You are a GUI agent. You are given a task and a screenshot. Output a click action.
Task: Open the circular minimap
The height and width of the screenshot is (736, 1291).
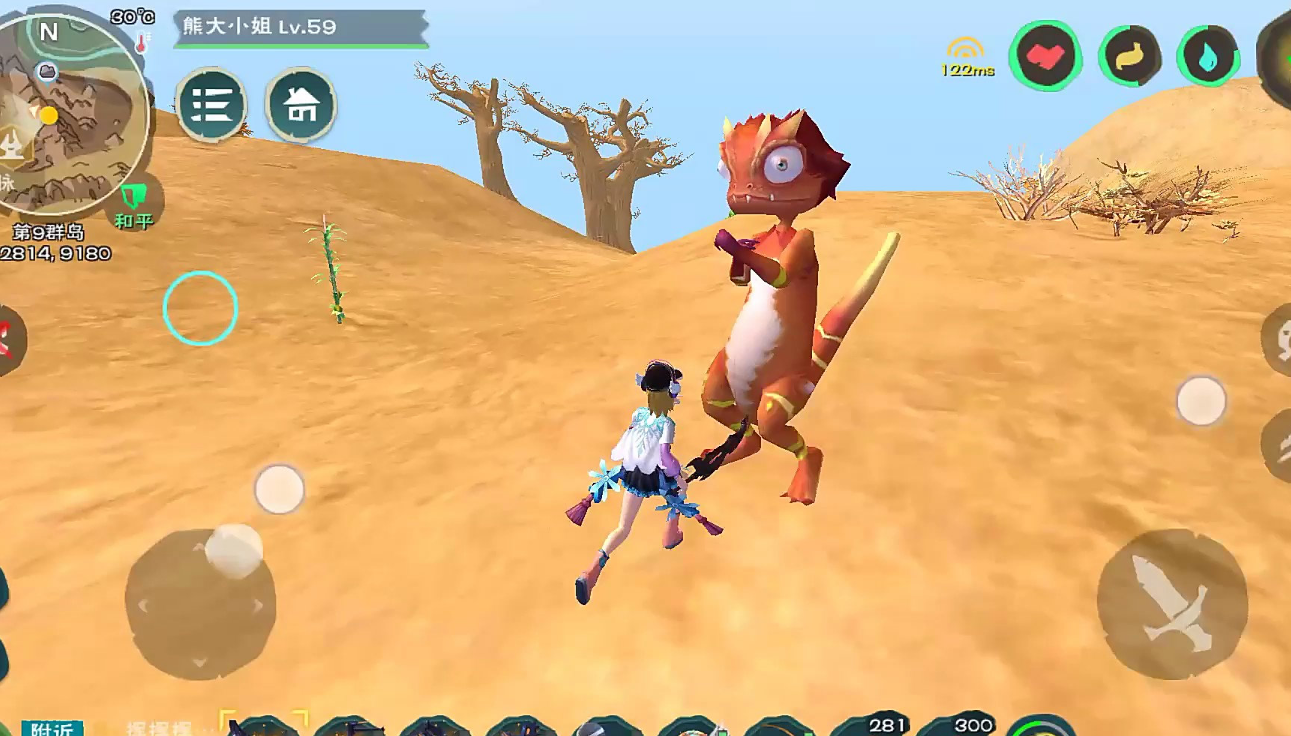[70, 108]
